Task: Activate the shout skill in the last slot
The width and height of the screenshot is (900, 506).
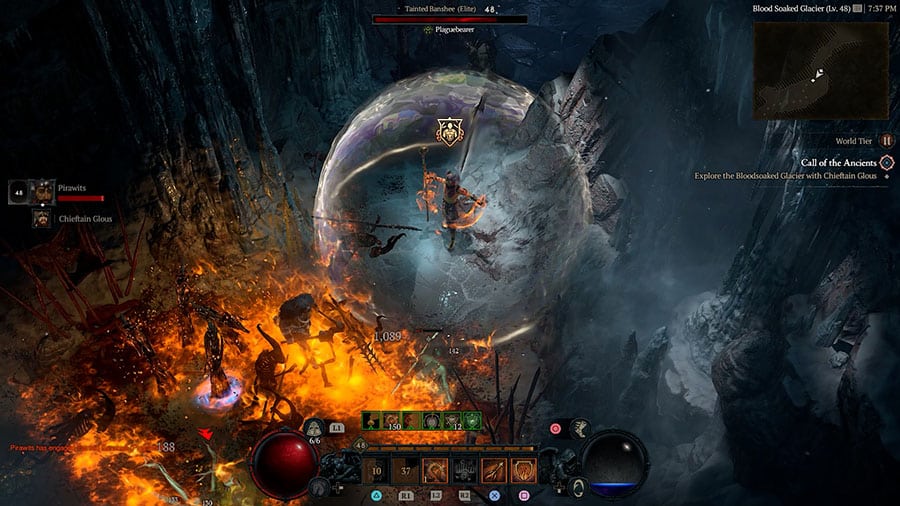Action: coord(523,470)
